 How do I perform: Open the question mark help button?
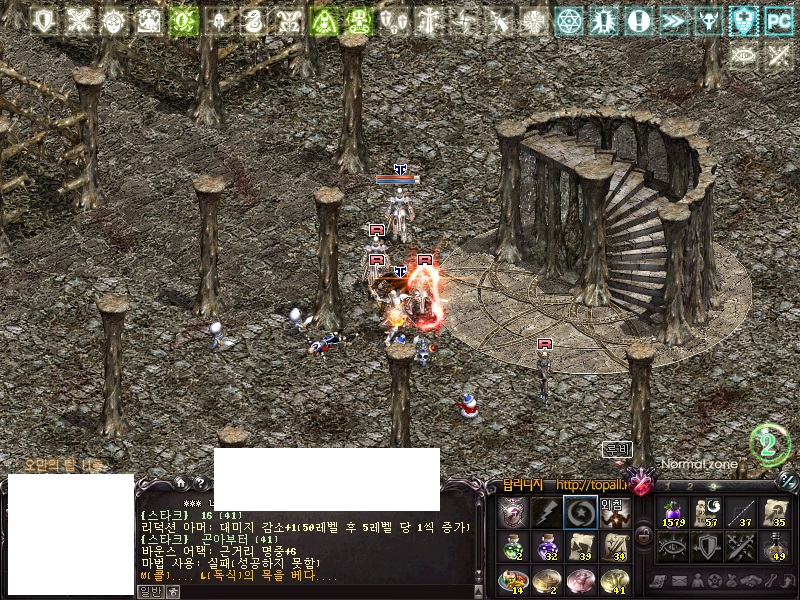coord(199,483)
